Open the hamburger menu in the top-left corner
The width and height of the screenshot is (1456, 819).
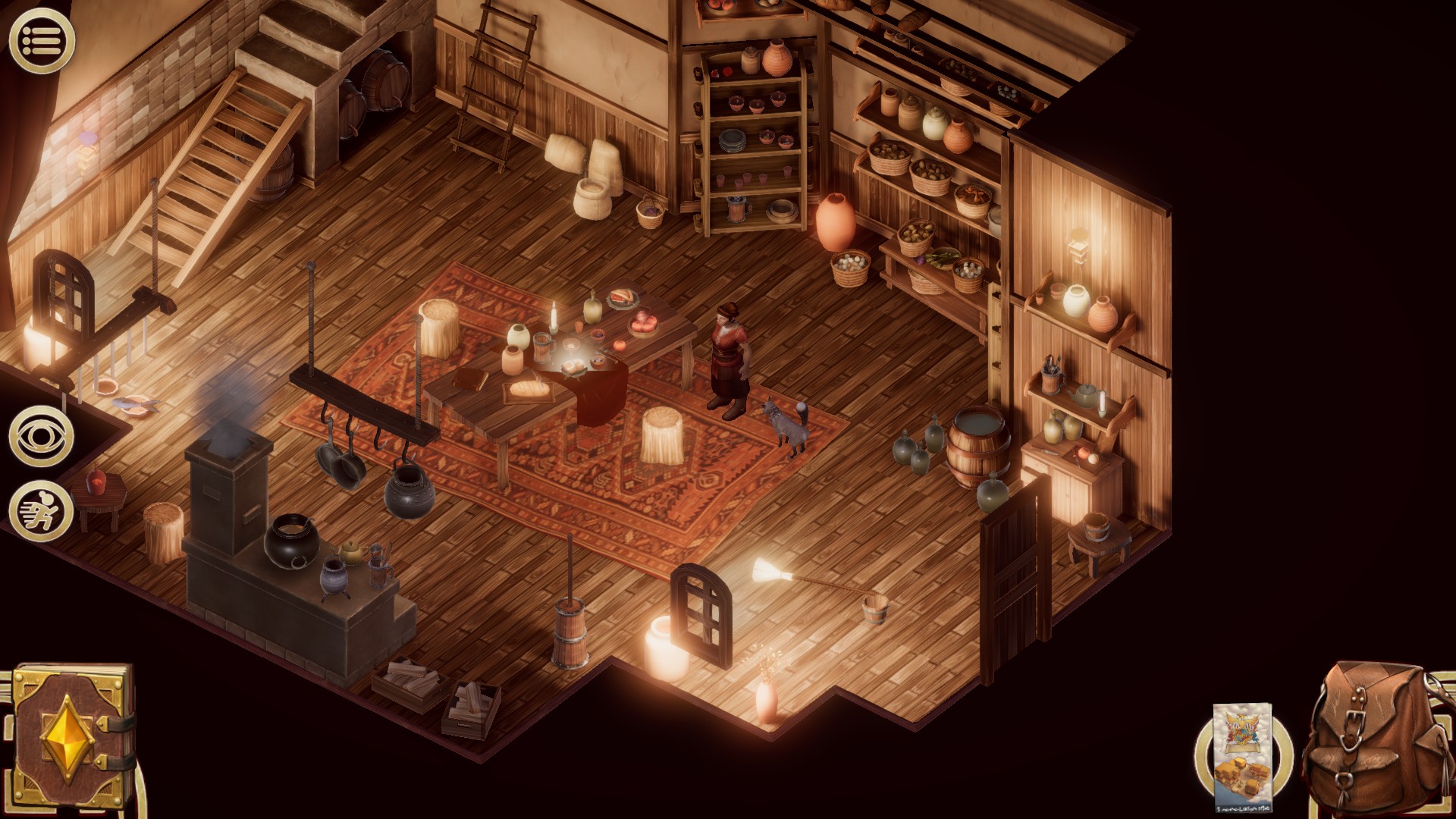pos(43,38)
